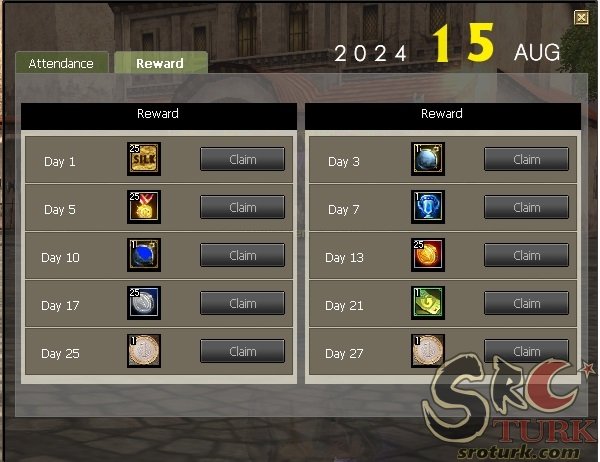
Task: Claim the Day 7 reward
Action: pyautogui.click(x=526, y=208)
